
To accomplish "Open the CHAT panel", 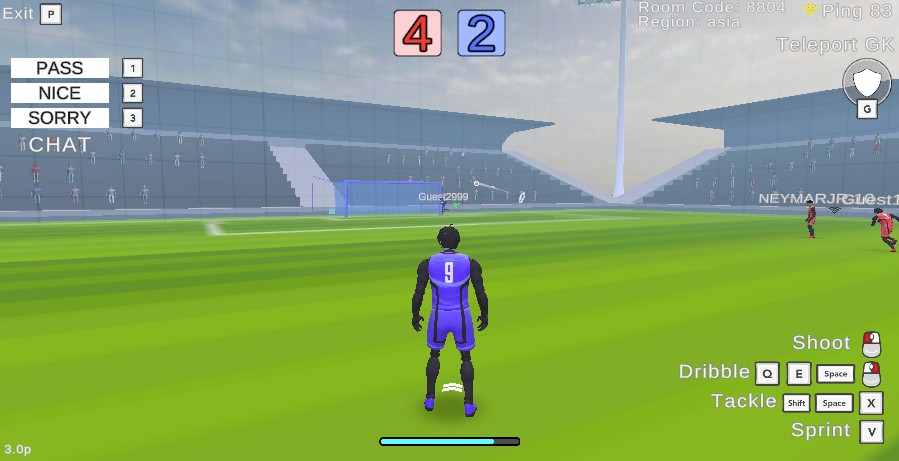I will click(60, 145).
